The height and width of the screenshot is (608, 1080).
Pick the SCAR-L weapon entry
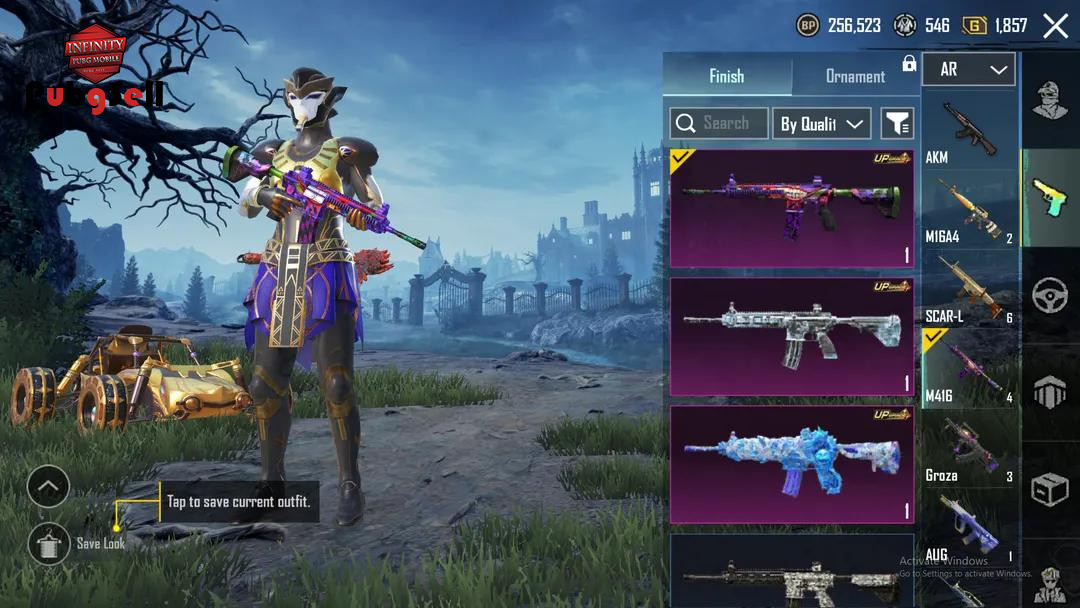(969, 290)
